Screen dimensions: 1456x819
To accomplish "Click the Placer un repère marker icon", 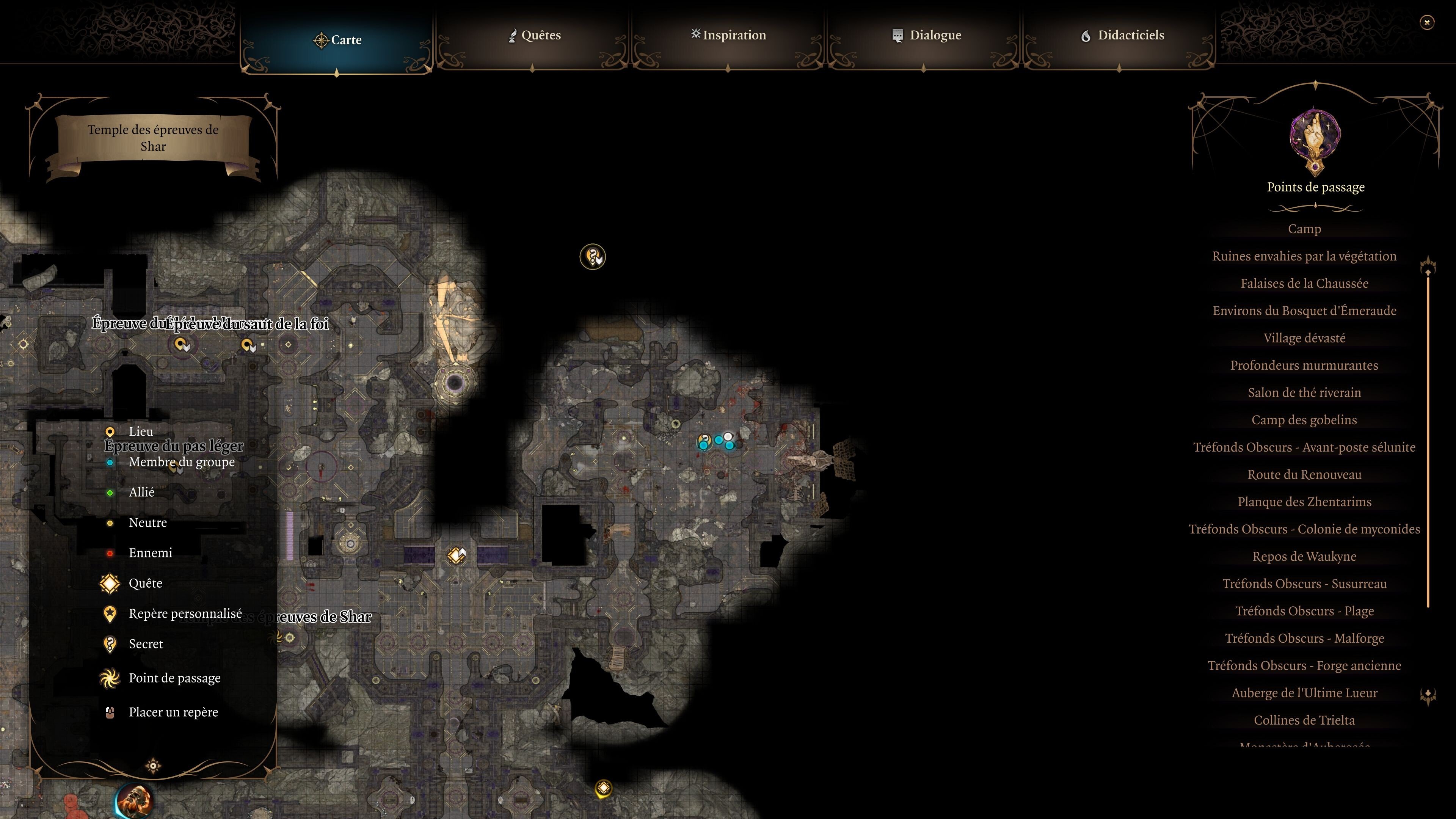I will tap(110, 712).
